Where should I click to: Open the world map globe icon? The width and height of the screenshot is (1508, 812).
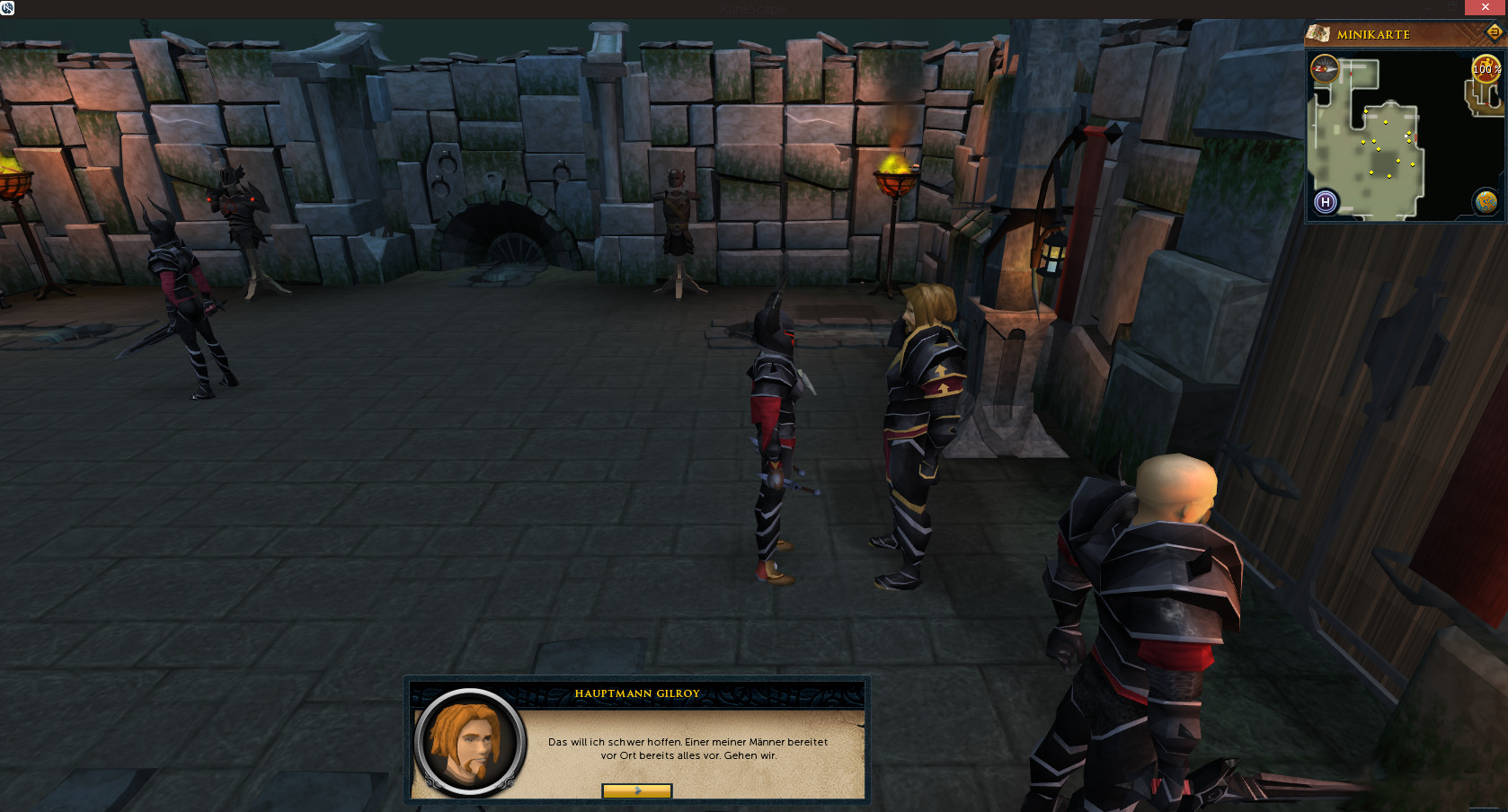coord(1486,202)
